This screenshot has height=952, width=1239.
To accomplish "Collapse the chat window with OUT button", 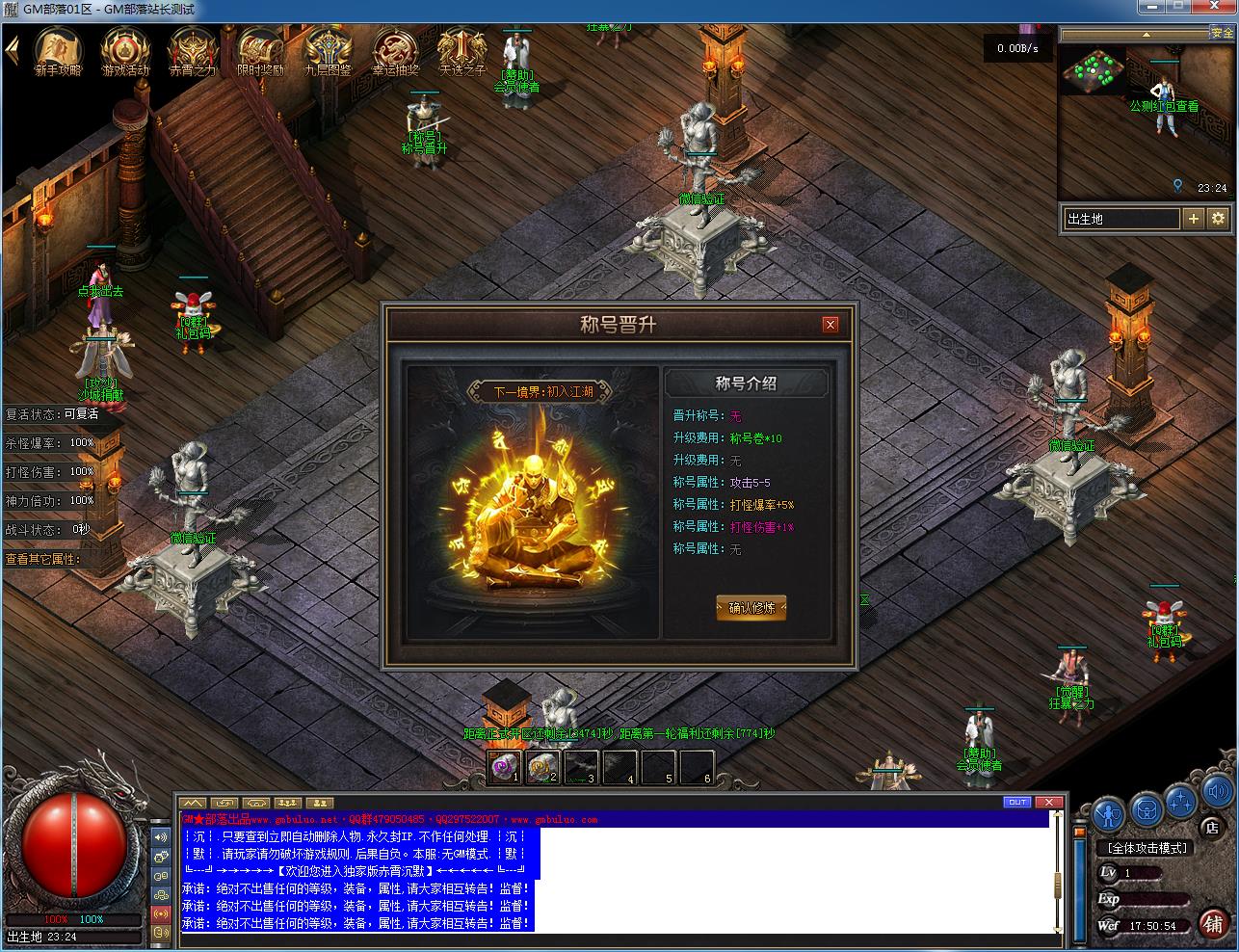I will click(x=1017, y=802).
